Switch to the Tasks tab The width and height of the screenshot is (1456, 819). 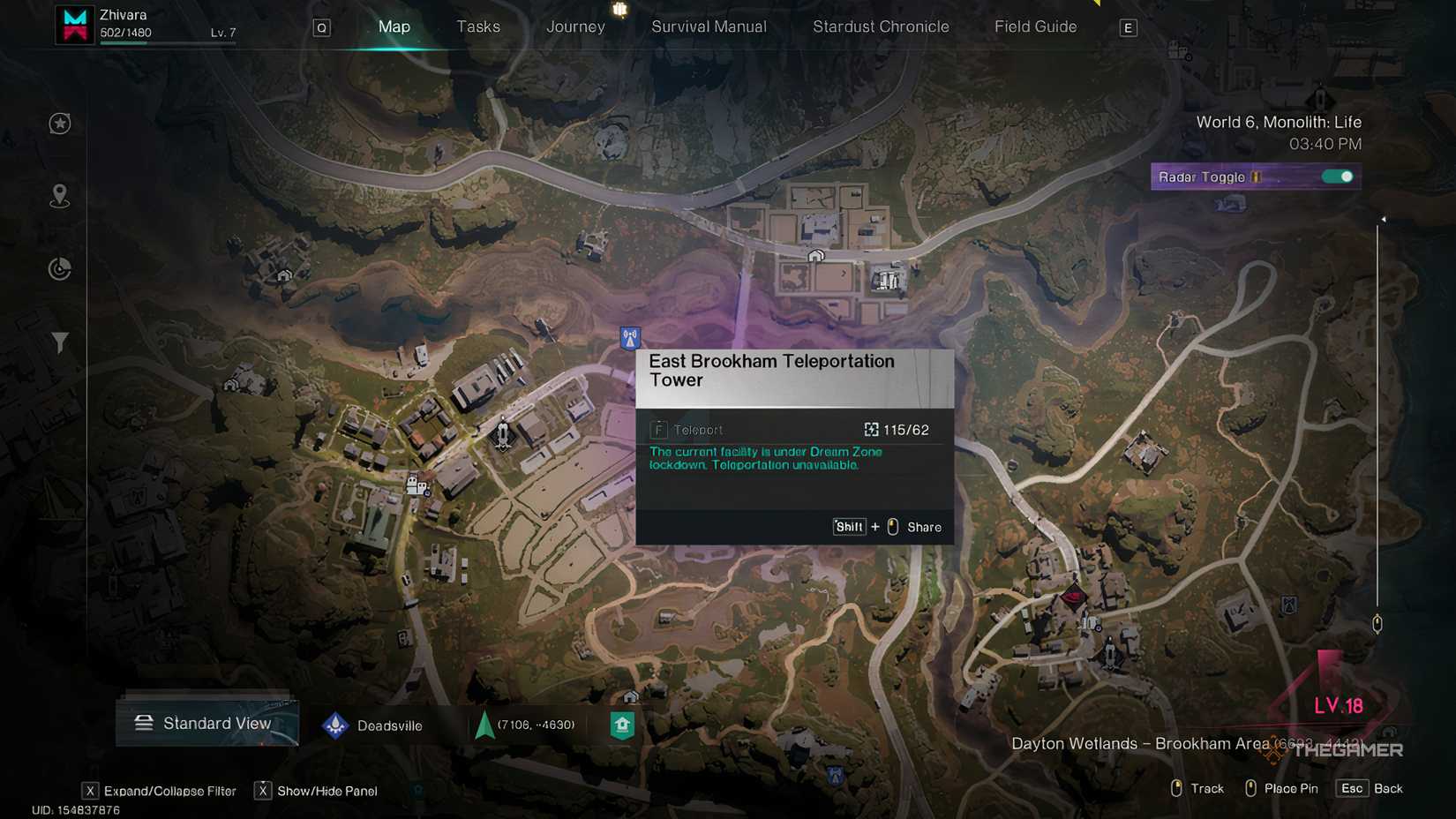[x=478, y=26]
